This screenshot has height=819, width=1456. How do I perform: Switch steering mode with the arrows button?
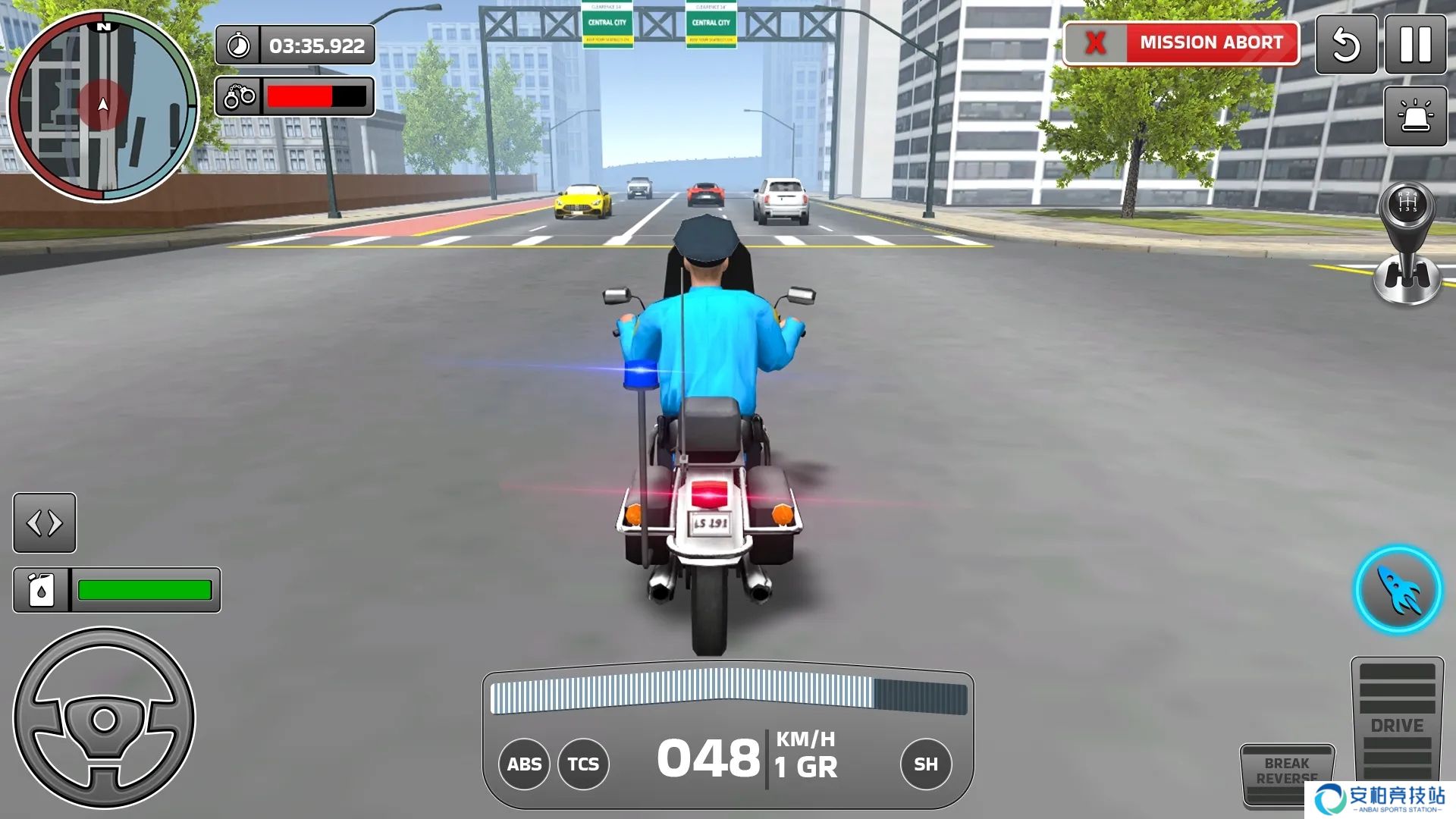[45, 522]
